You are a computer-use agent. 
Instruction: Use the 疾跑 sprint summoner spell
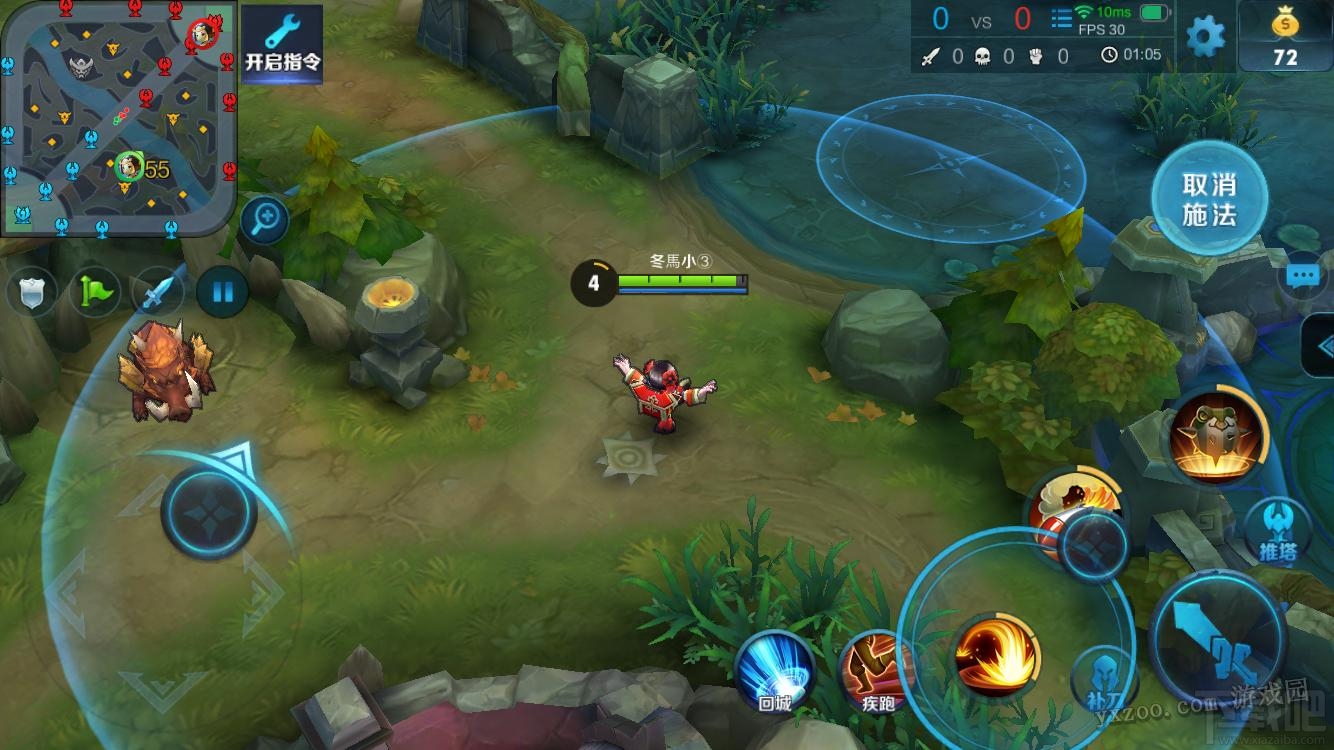click(877, 672)
